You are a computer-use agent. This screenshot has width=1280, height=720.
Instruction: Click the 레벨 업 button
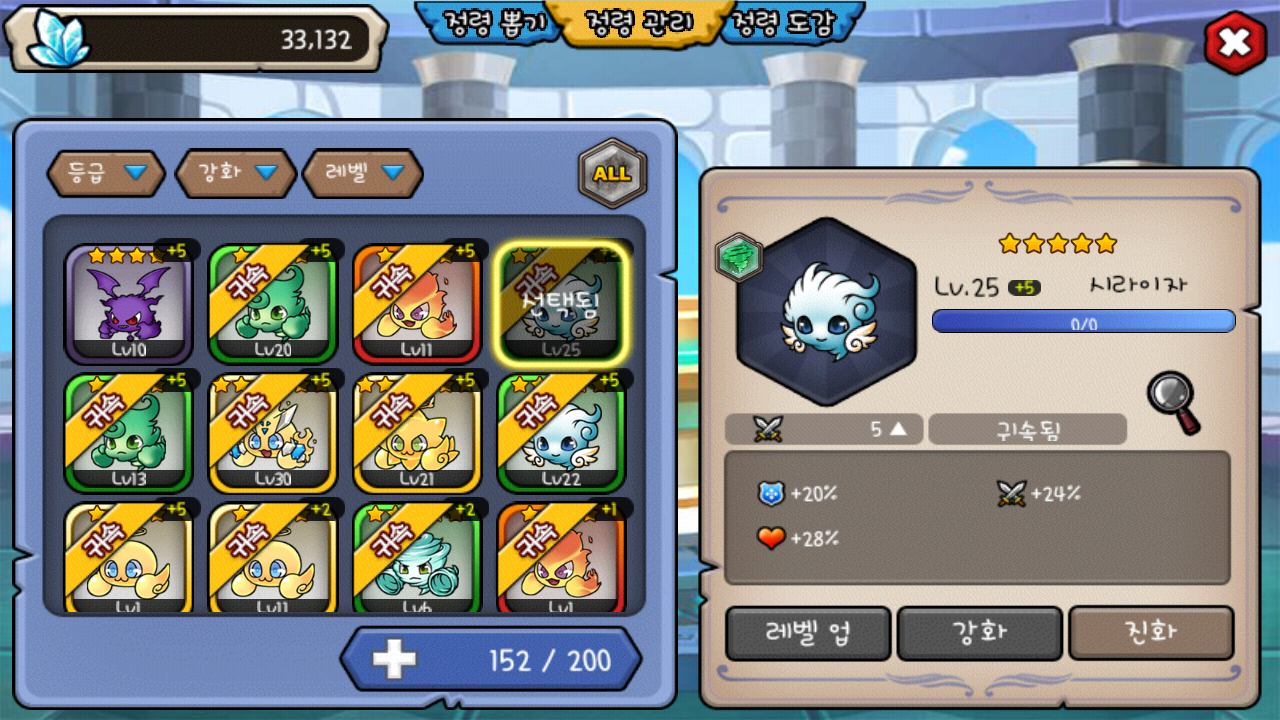[x=808, y=633]
